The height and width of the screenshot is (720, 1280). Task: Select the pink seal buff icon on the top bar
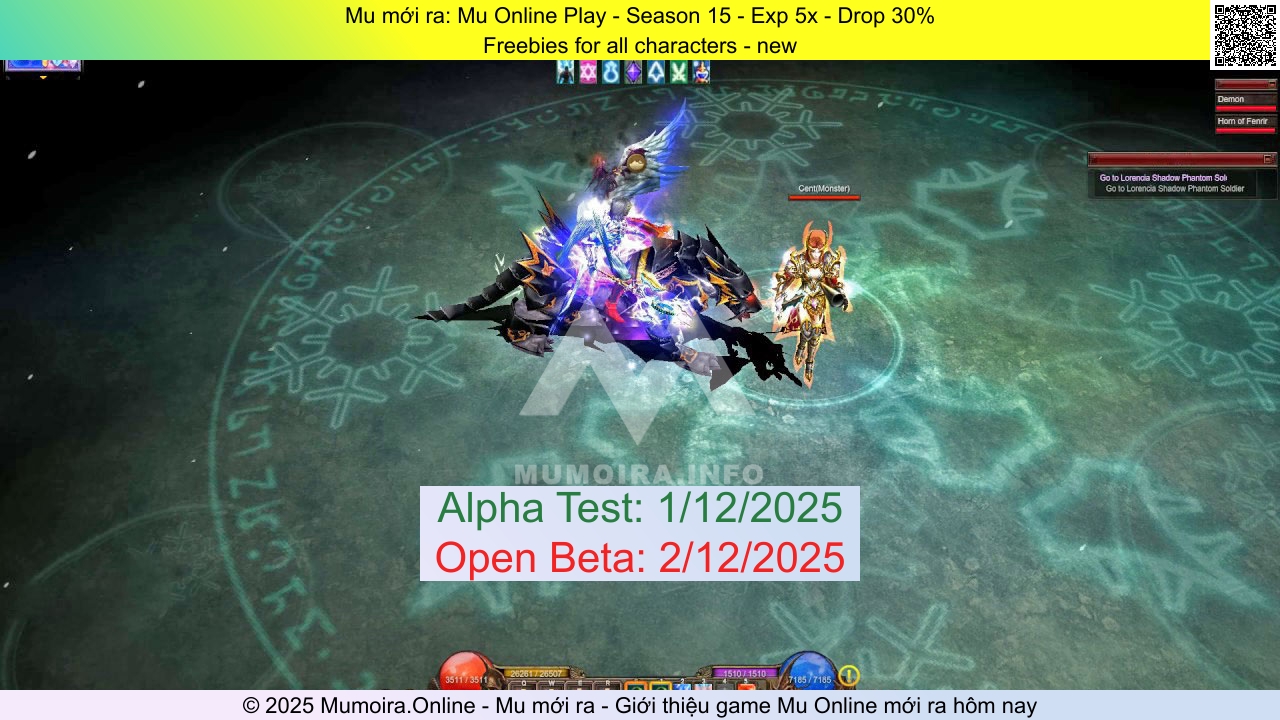coord(588,70)
